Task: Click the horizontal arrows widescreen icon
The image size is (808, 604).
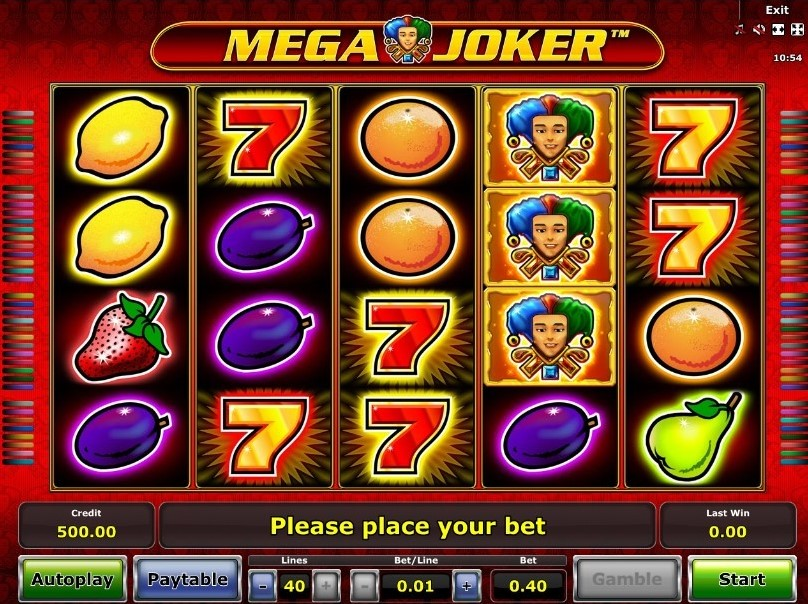Action: (x=778, y=30)
